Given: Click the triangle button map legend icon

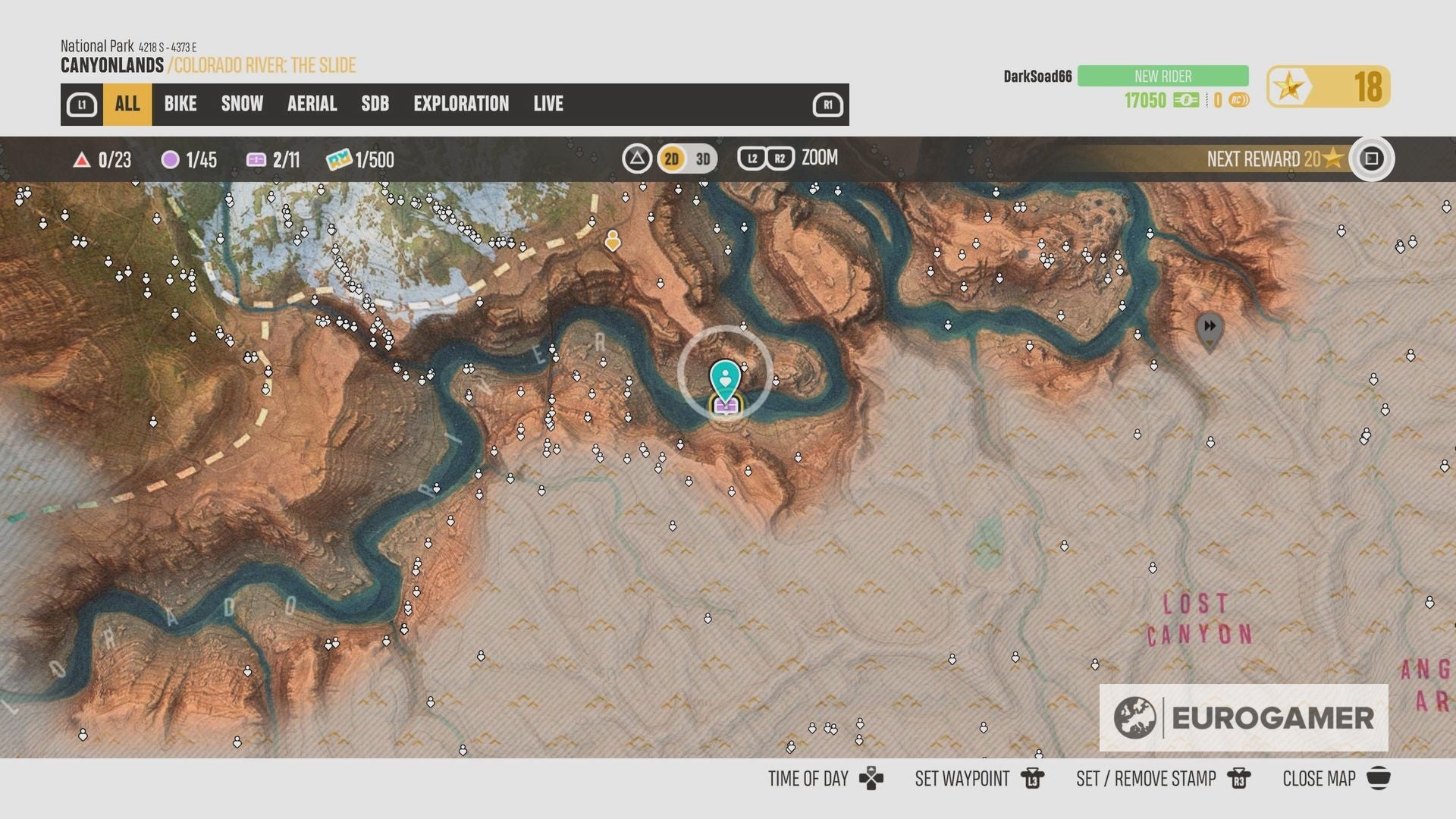Looking at the screenshot, I should tap(638, 158).
